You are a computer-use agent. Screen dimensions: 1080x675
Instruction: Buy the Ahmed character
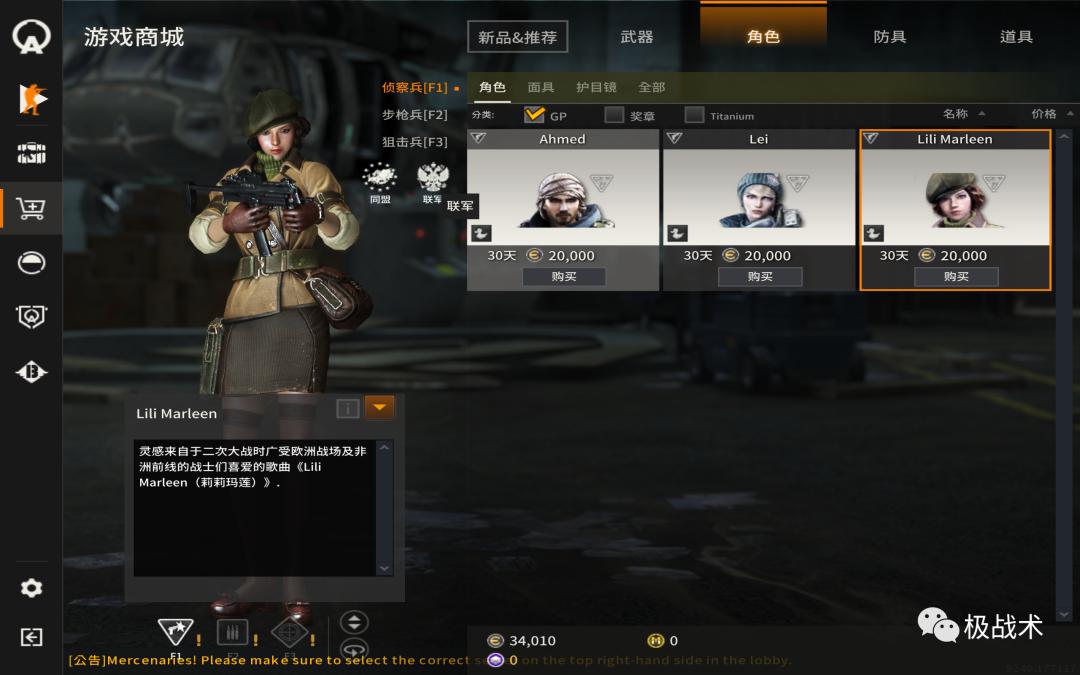click(563, 276)
